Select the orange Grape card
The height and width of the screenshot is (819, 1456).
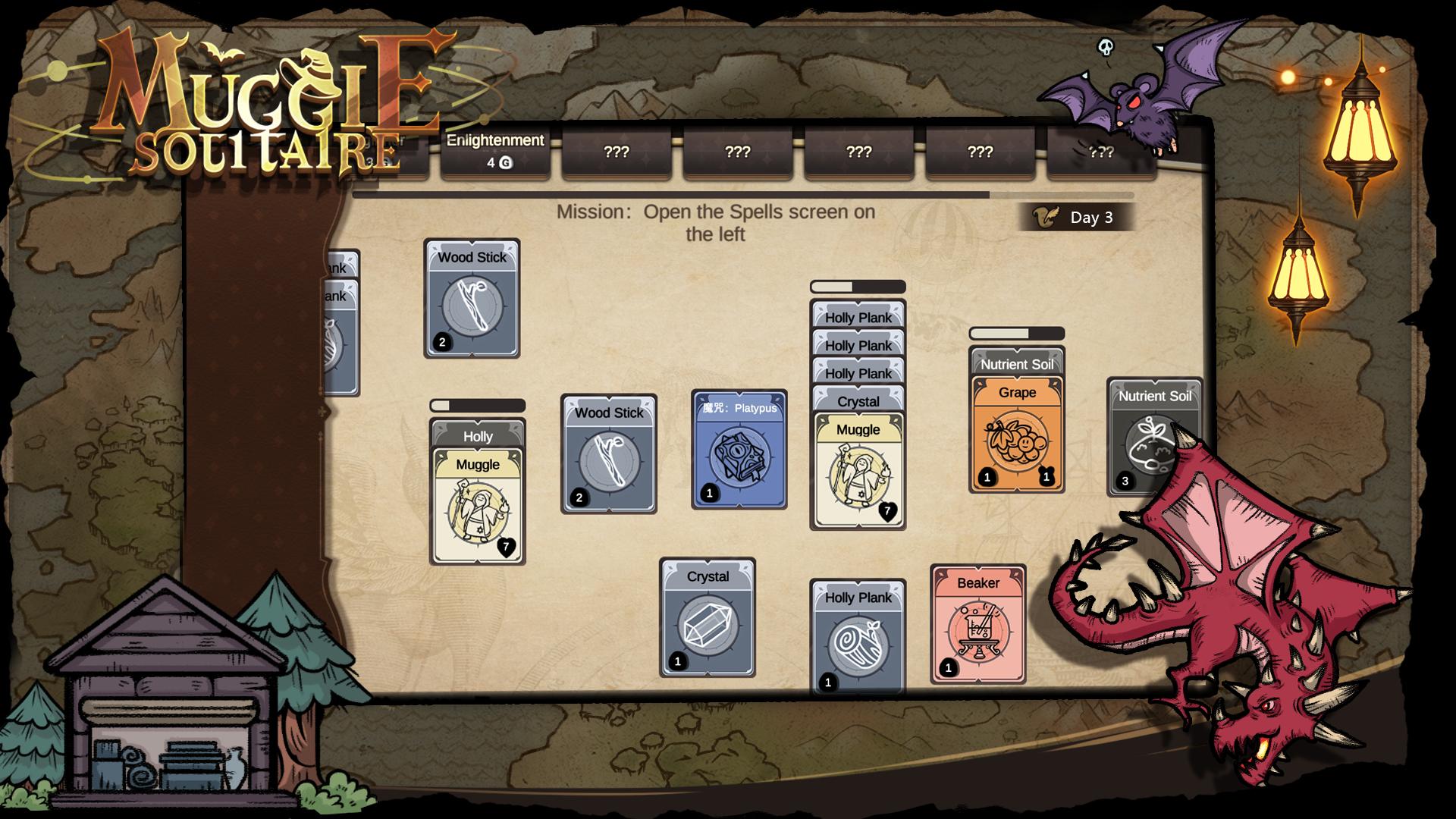point(1016,436)
